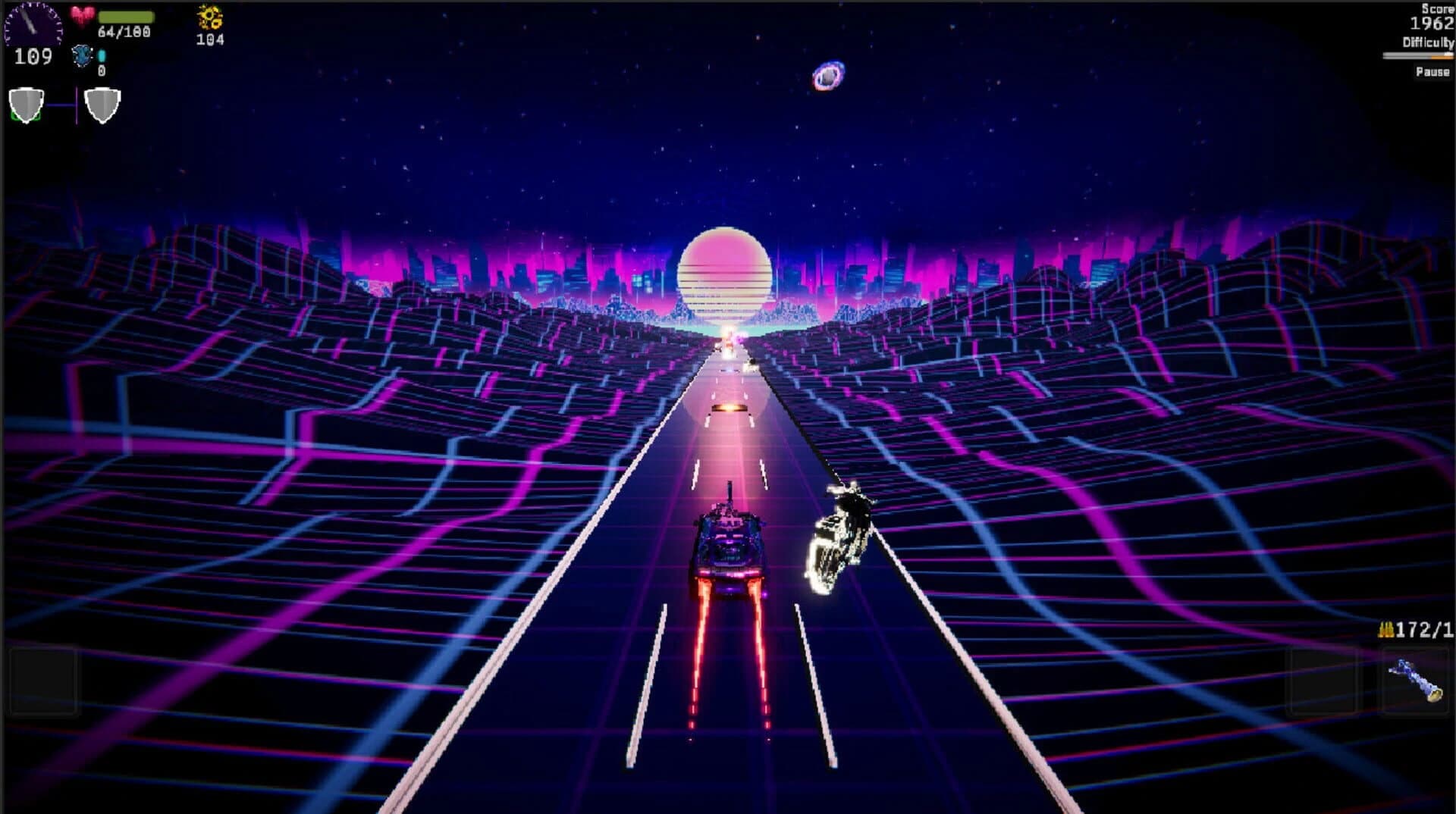
Task: Click the heart health icon
Action: point(82,14)
